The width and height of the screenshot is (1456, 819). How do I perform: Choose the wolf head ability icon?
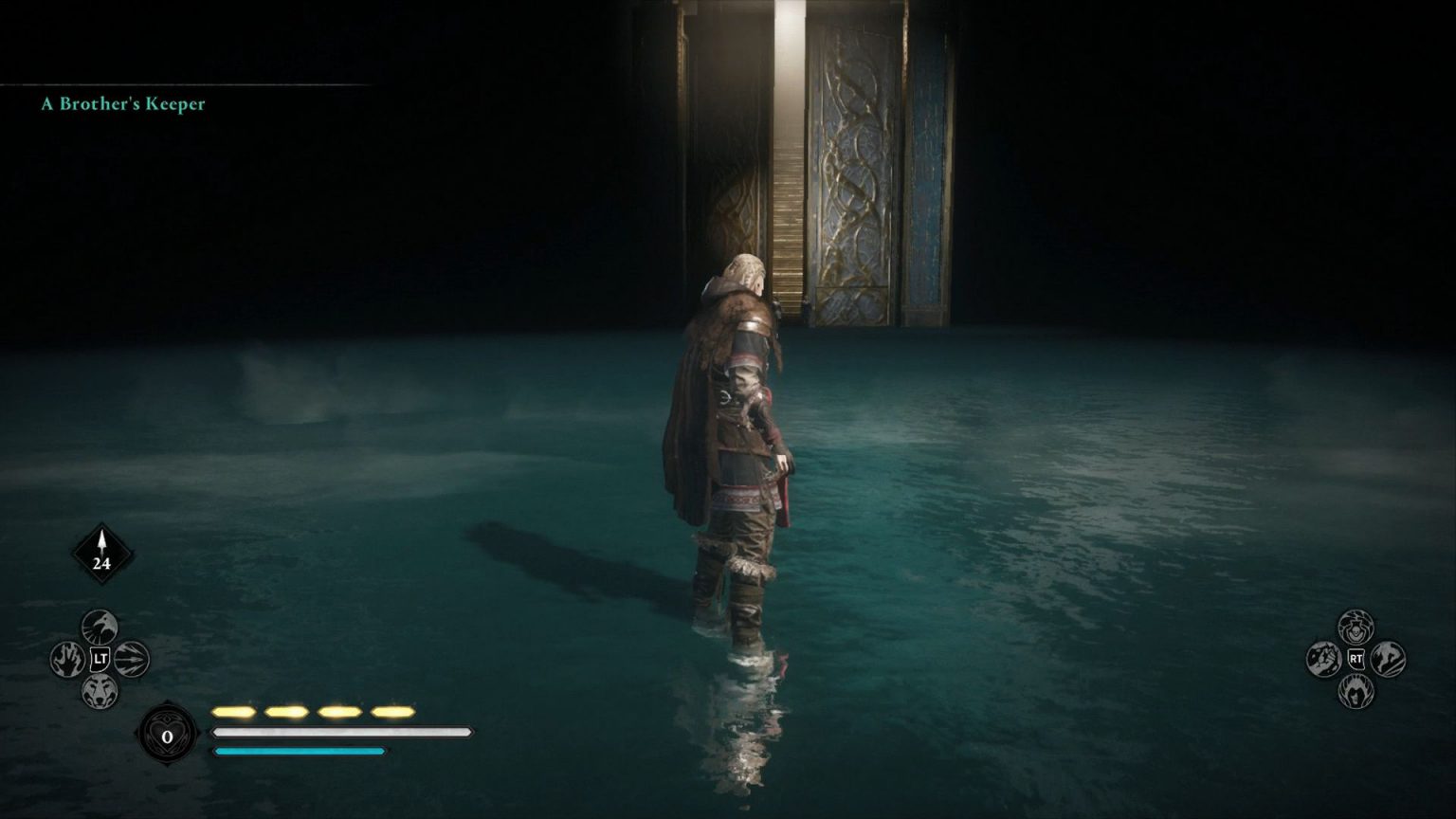100,693
